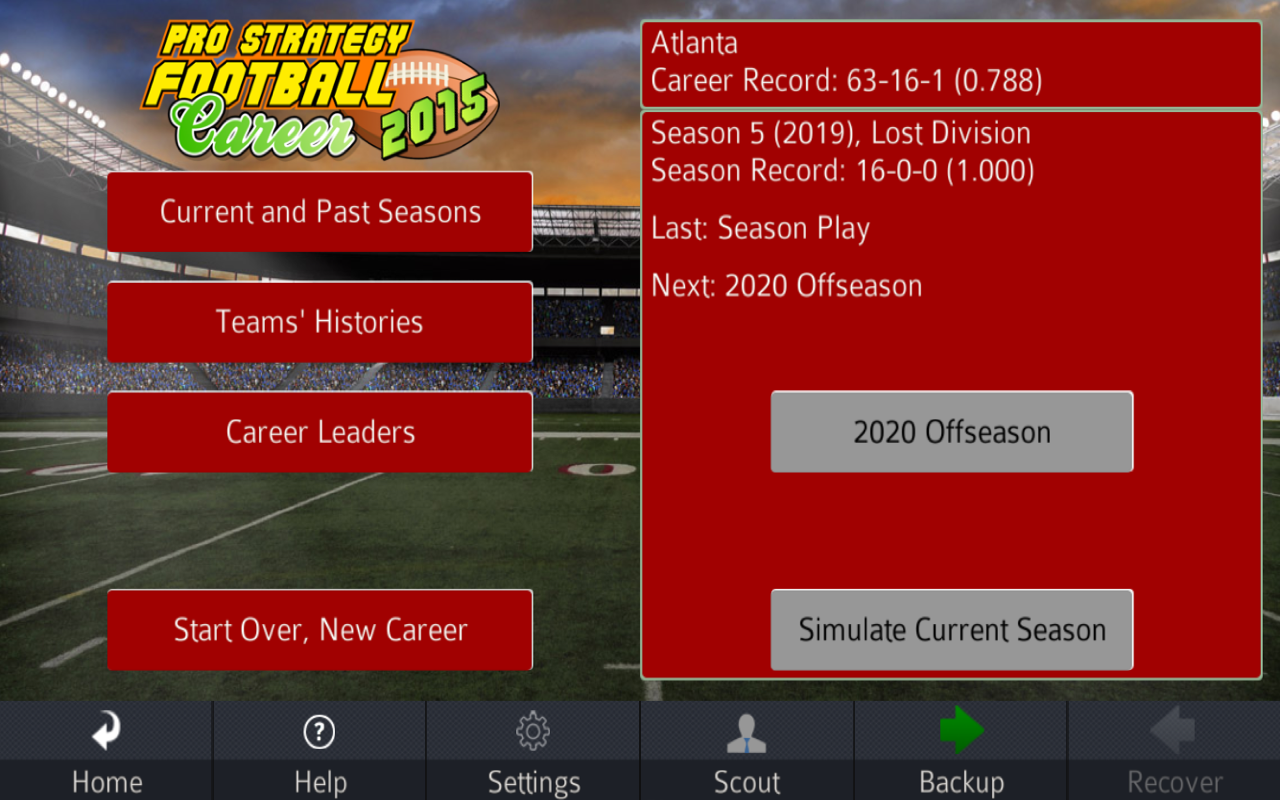
Task: Simulate Current Season
Action: (951, 630)
